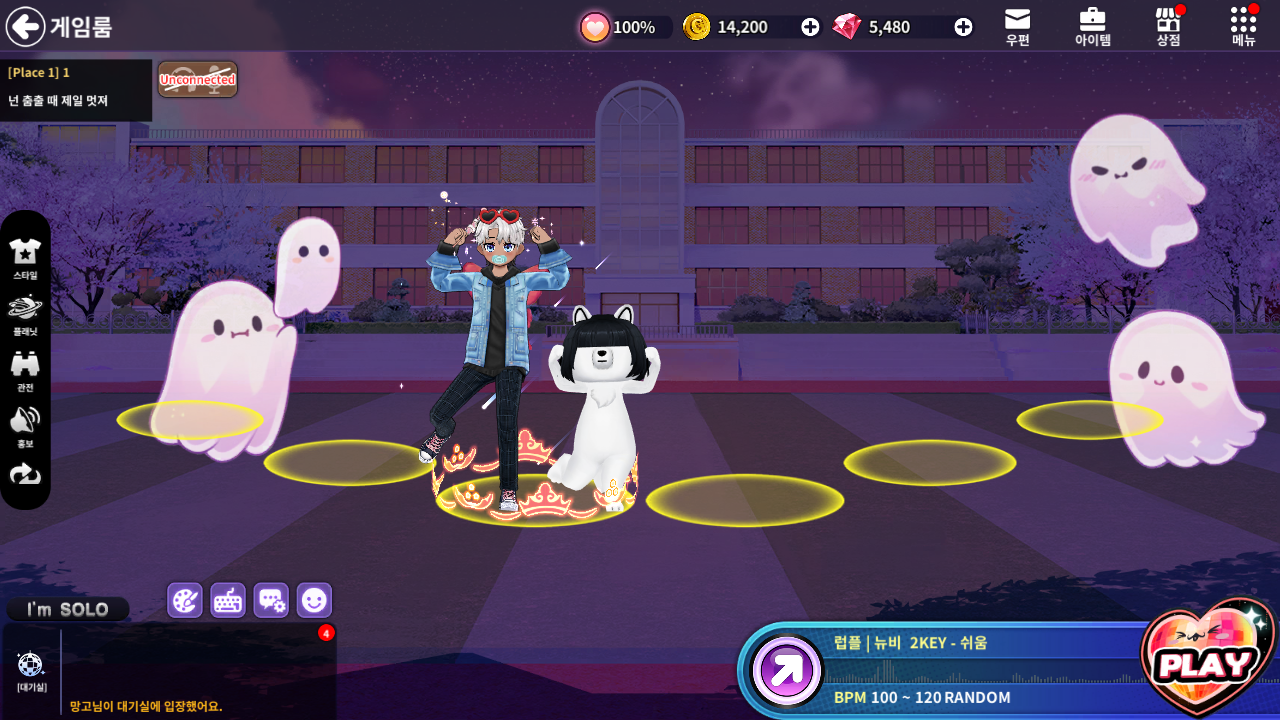Open the 우편 mailbox
The image size is (1280, 720).
pos(1017,26)
